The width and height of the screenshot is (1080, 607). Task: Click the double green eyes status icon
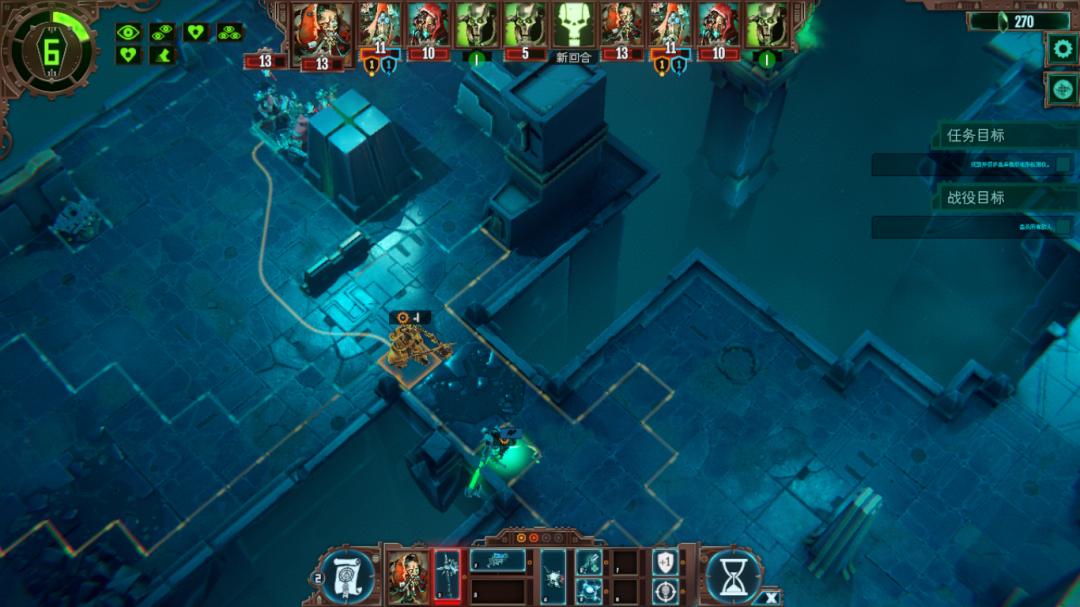click(x=161, y=32)
